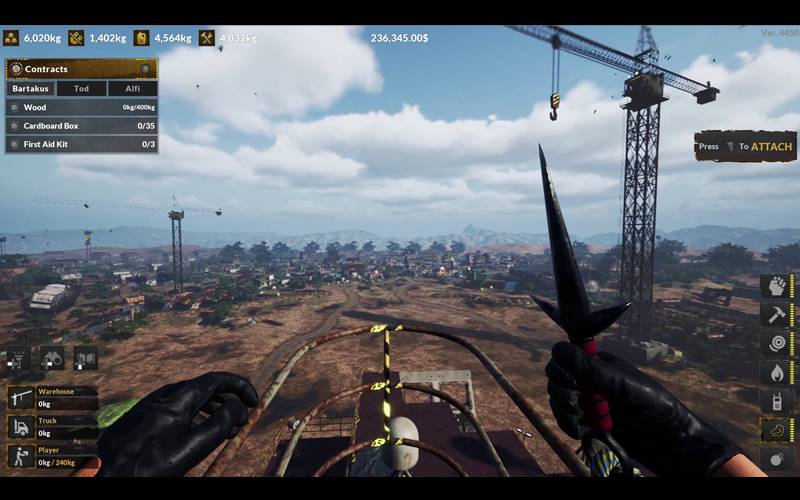Equip the hammer tool

(x=777, y=315)
